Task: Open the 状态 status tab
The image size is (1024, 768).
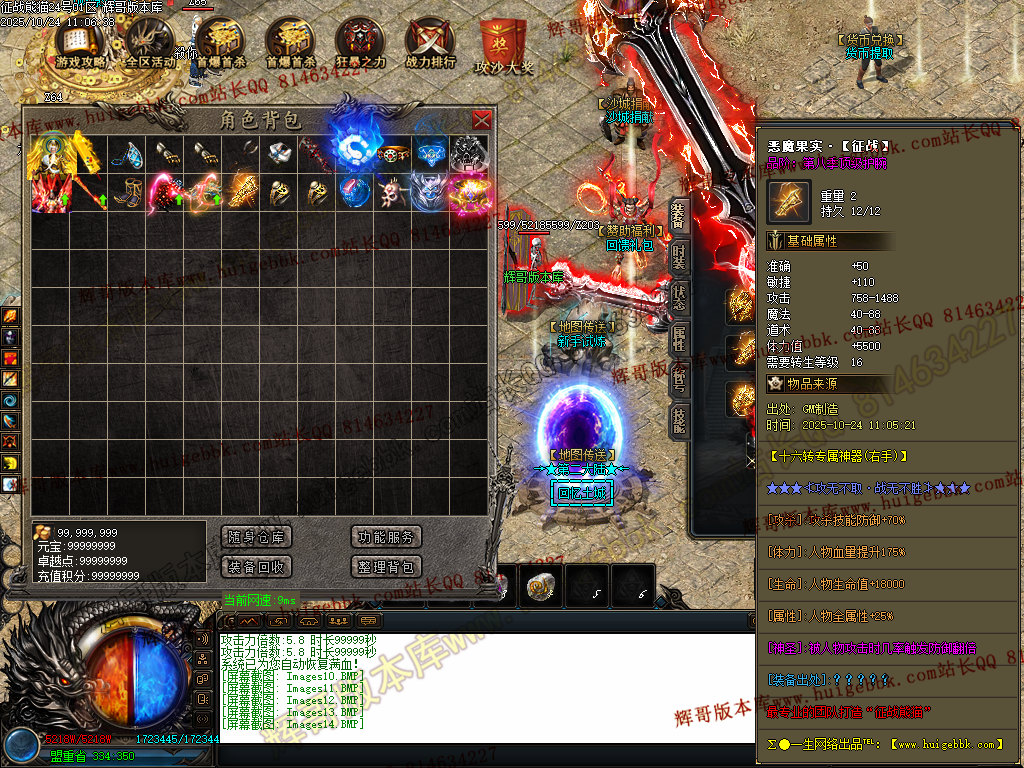Action: [679, 297]
